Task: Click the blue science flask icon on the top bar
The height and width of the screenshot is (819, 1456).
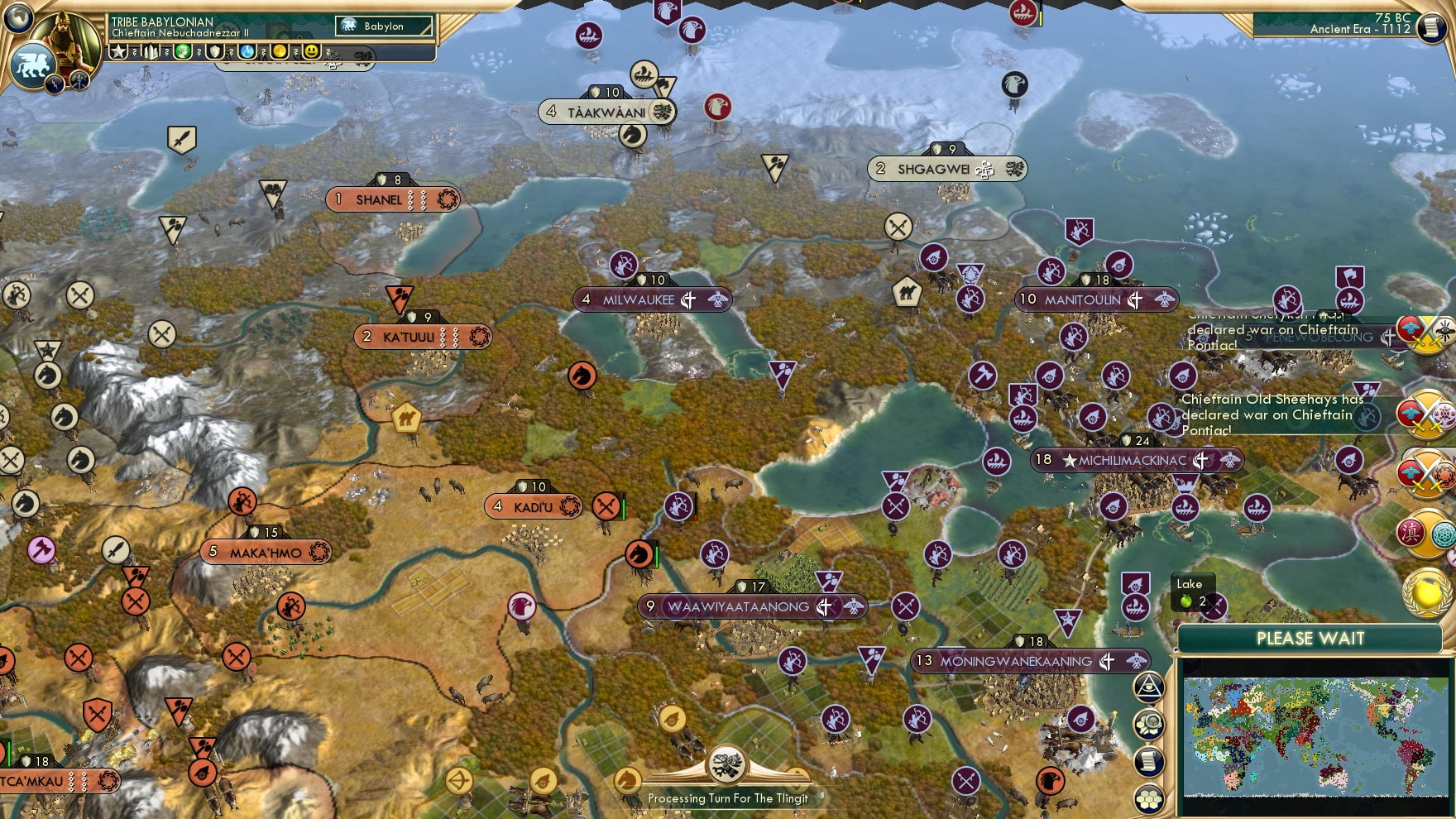Action: (x=249, y=51)
